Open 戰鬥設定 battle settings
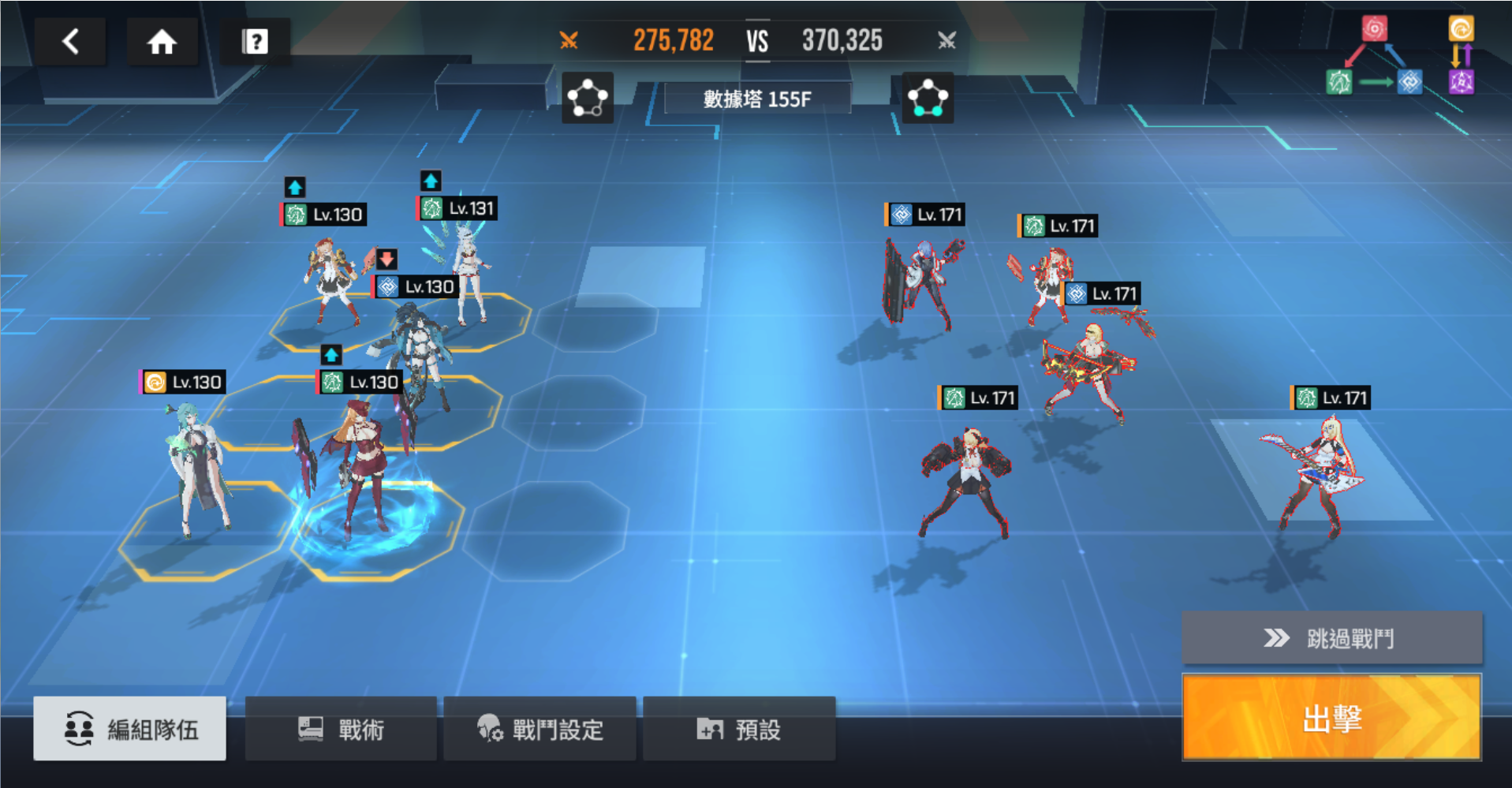This screenshot has width=1512, height=788. [540, 729]
